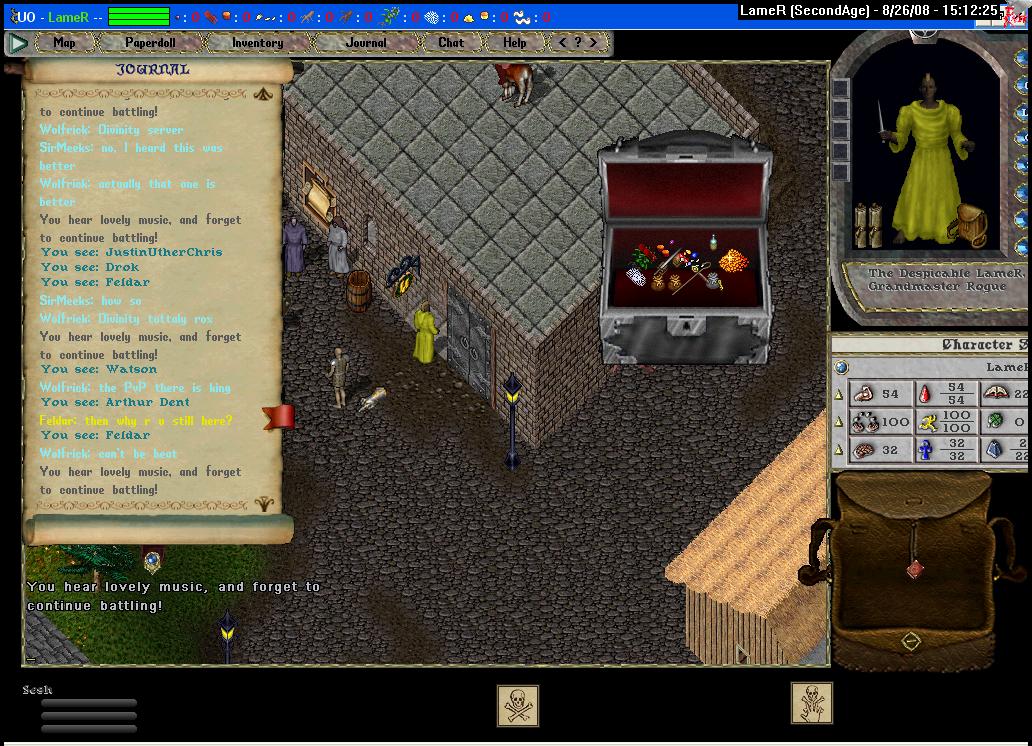
Task: Open the Help menu entry
Action: click(515, 43)
